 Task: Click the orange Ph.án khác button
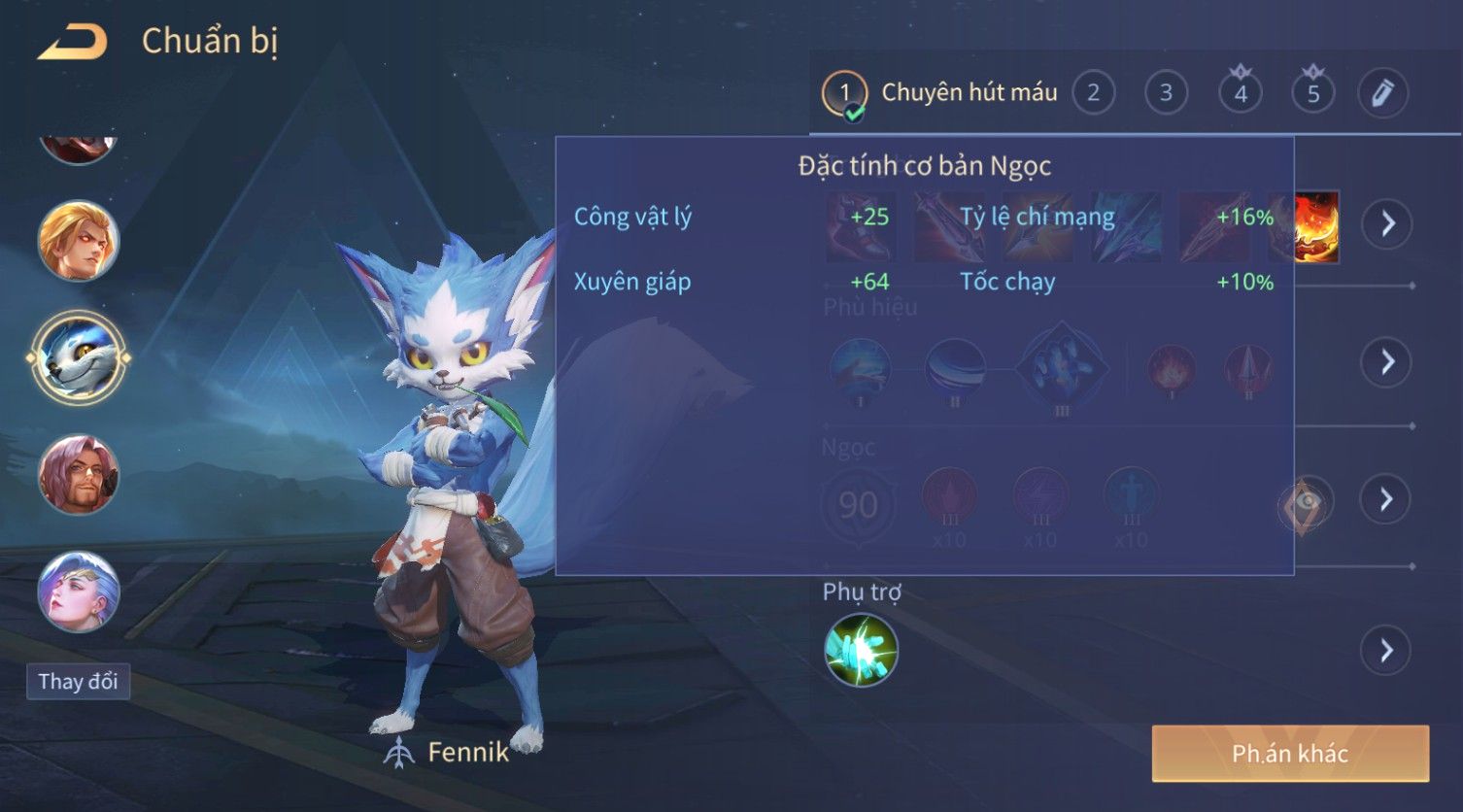coord(1290,753)
